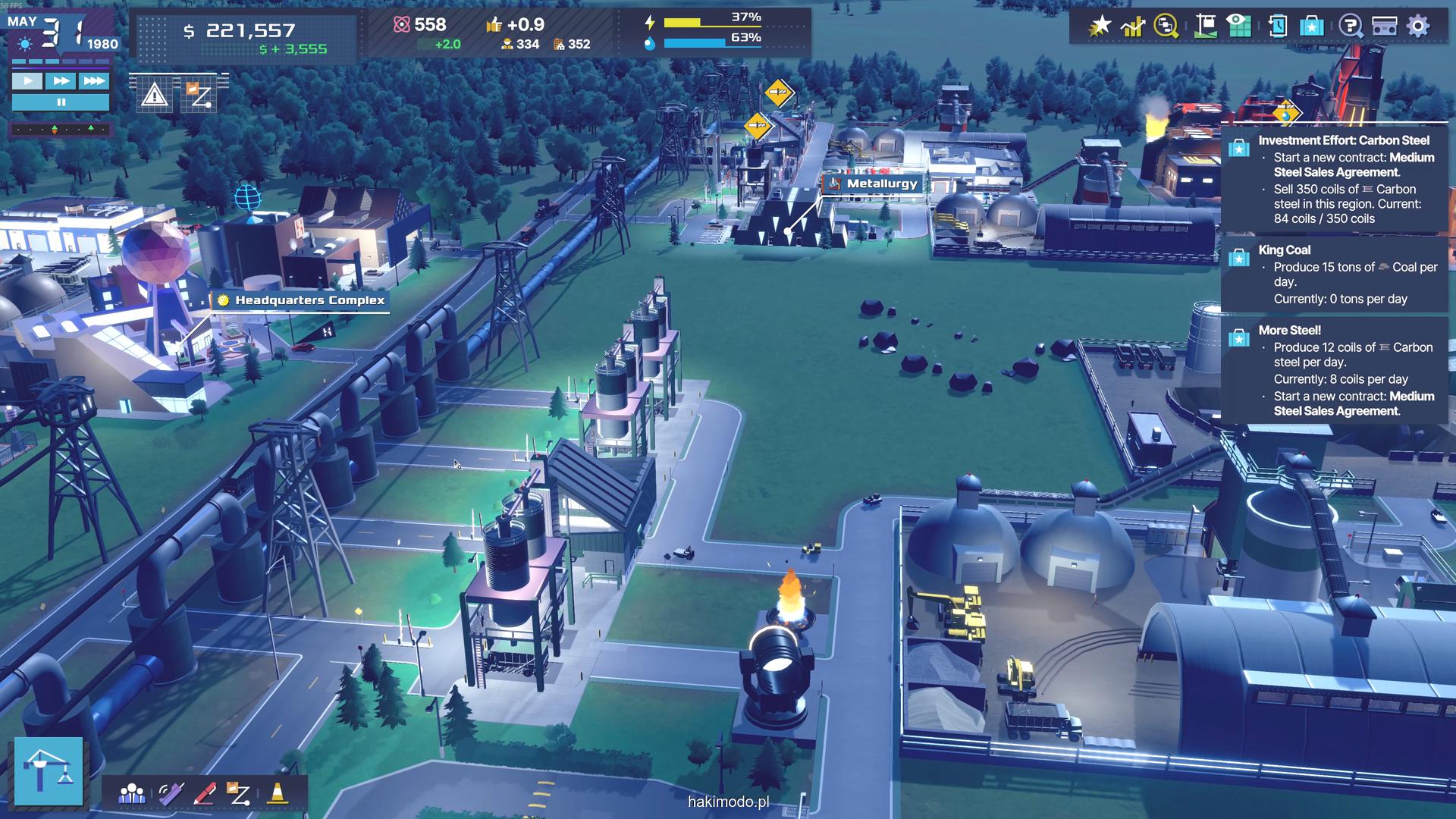The image size is (1456, 819).
Task: Select the red pen drawing tool
Action: coord(205,794)
